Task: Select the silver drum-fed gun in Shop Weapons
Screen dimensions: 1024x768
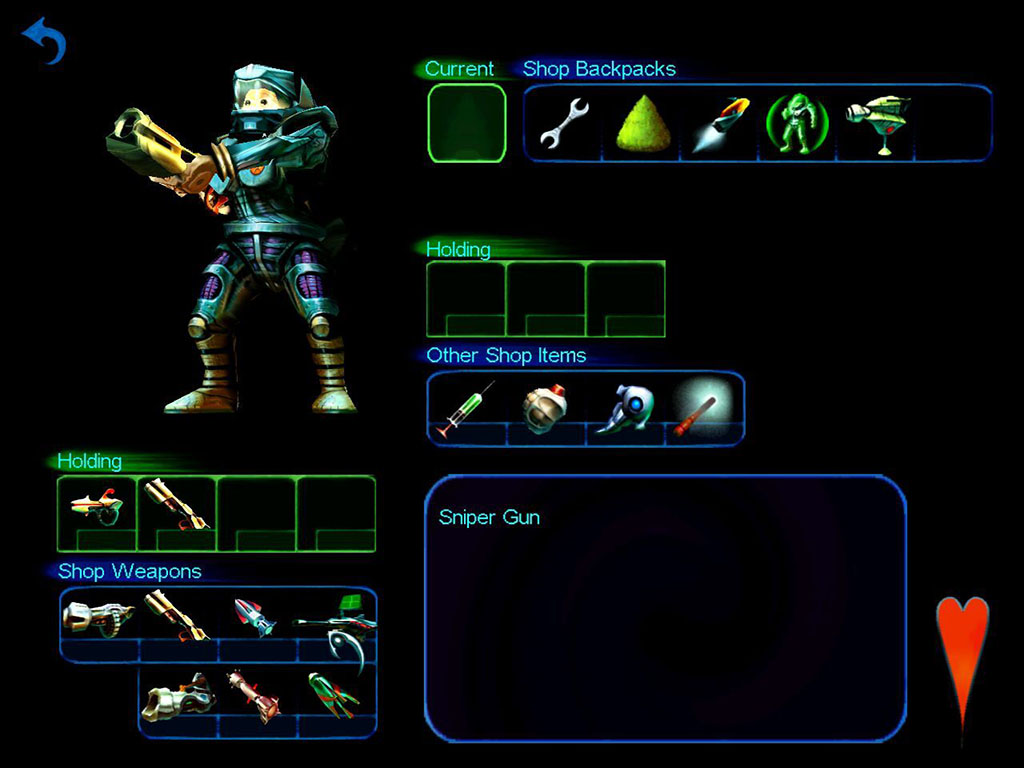Action: pos(98,616)
